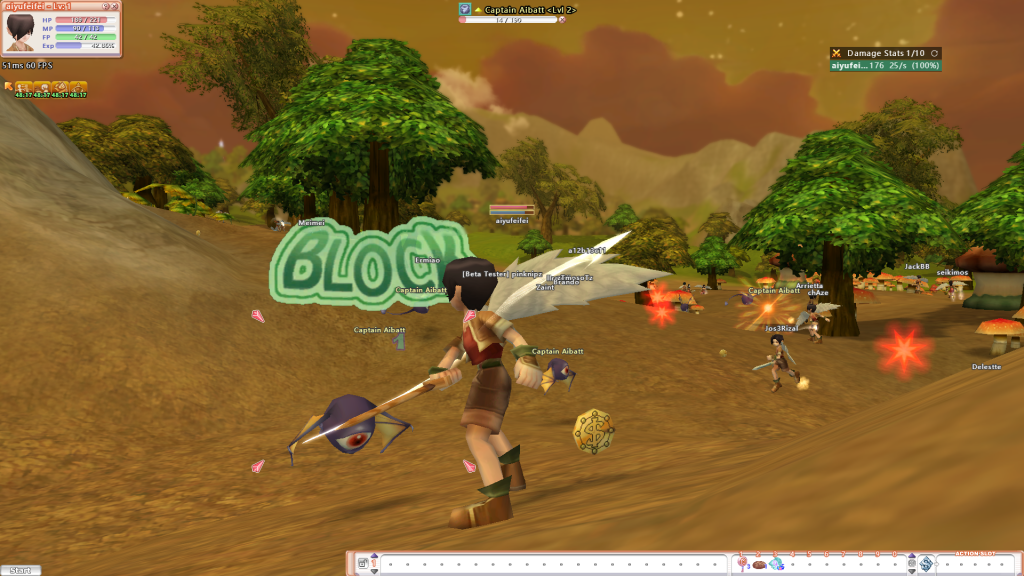Image resolution: width=1024 pixels, height=576 pixels.
Task: Toggle the taskbar lock icon
Action: pos(362,564)
